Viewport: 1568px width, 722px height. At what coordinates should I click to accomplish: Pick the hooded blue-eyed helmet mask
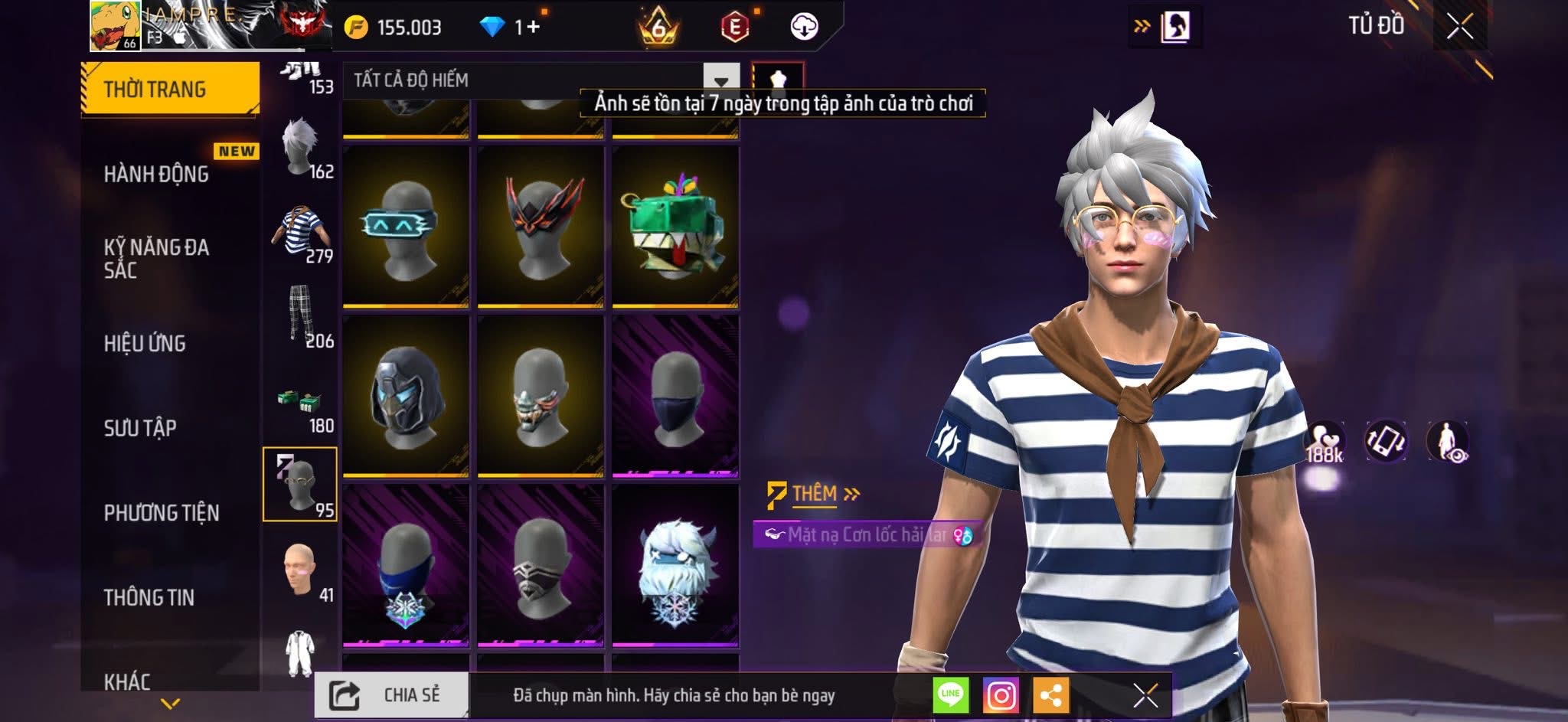406,396
